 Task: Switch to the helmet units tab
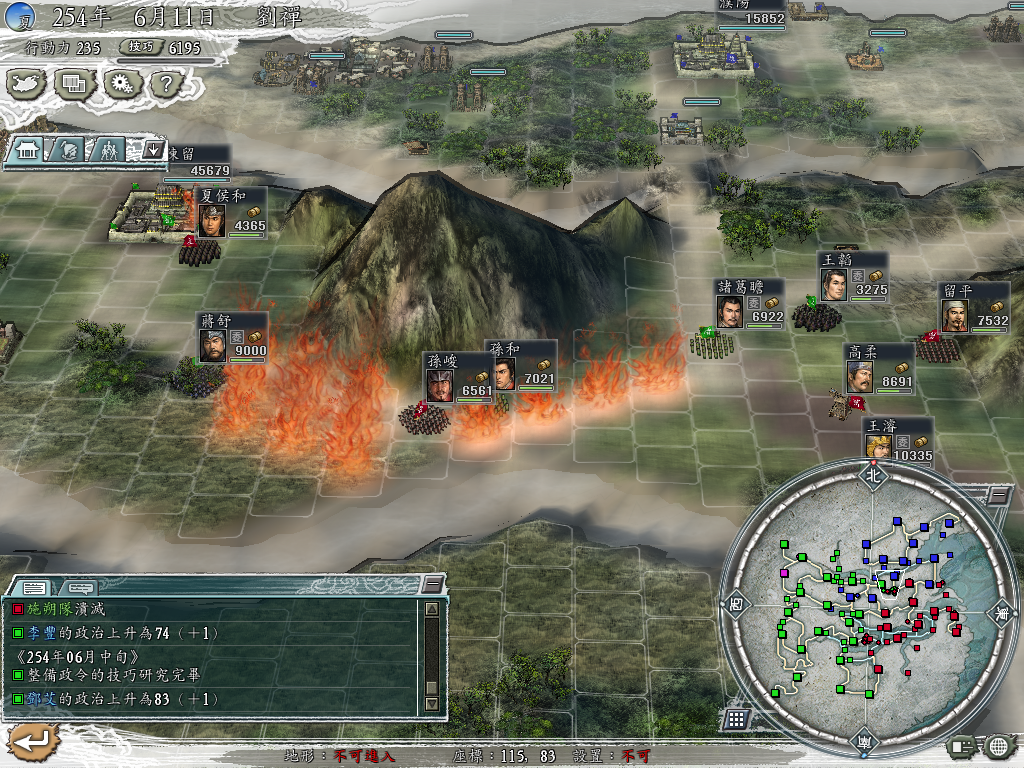point(68,150)
